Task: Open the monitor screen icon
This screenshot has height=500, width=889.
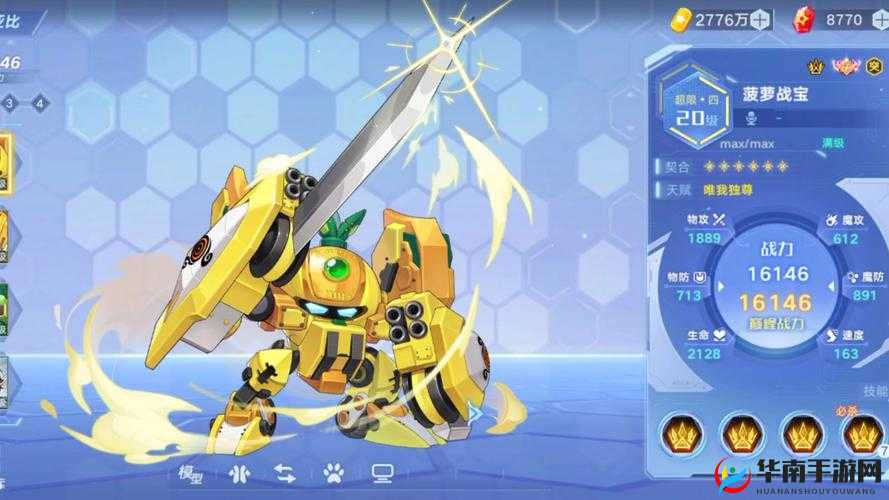Action: [382, 472]
